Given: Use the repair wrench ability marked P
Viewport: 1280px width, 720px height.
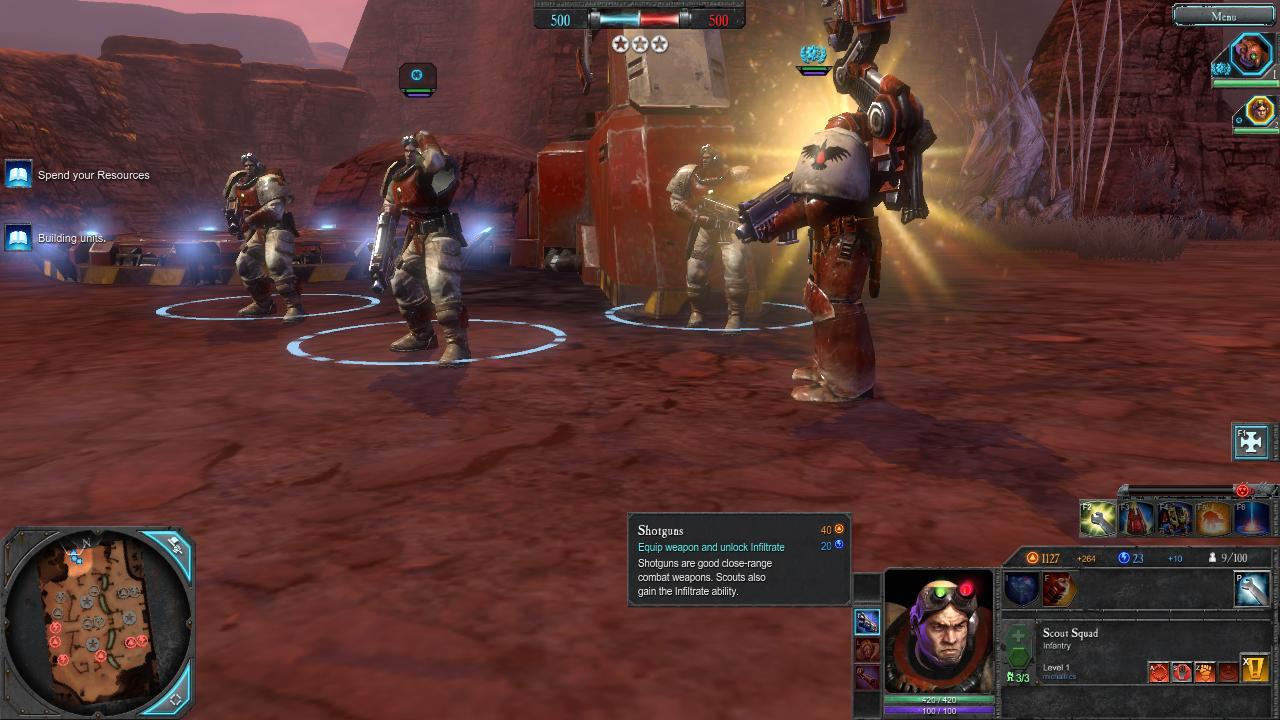Looking at the screenshot, I should tap(1252, 589).
